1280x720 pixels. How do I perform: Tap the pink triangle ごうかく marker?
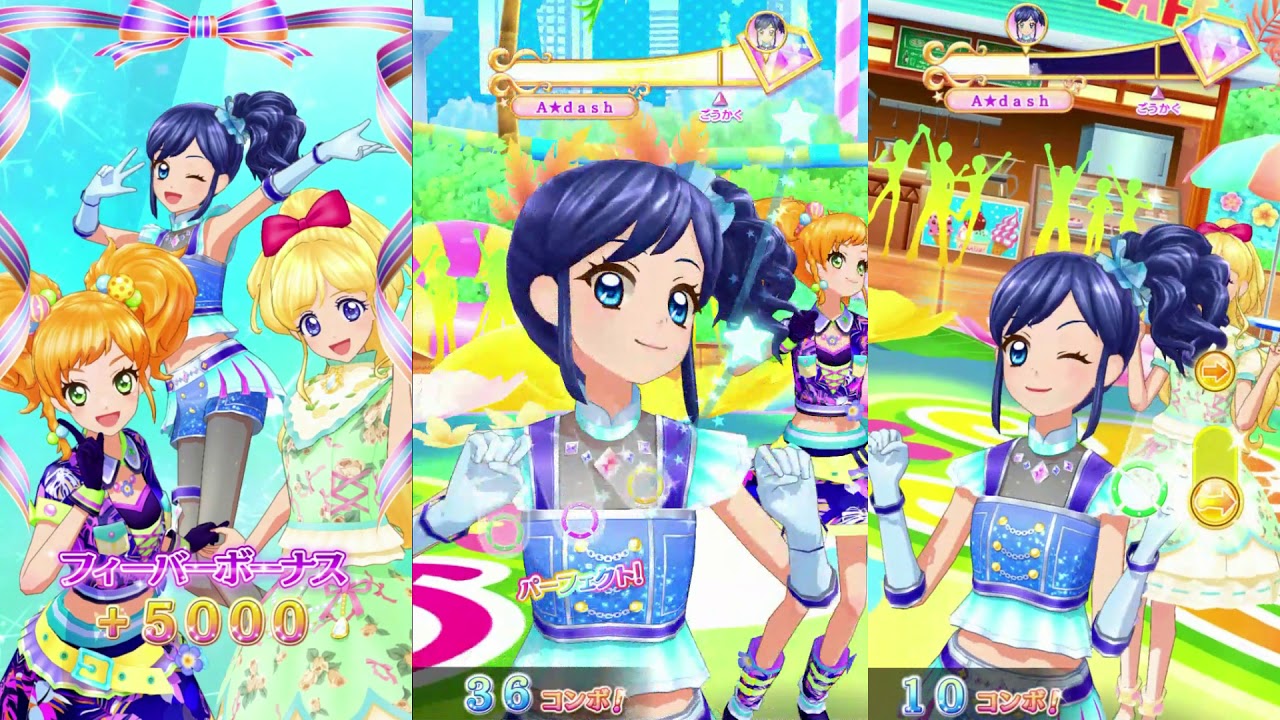(721, 99)
